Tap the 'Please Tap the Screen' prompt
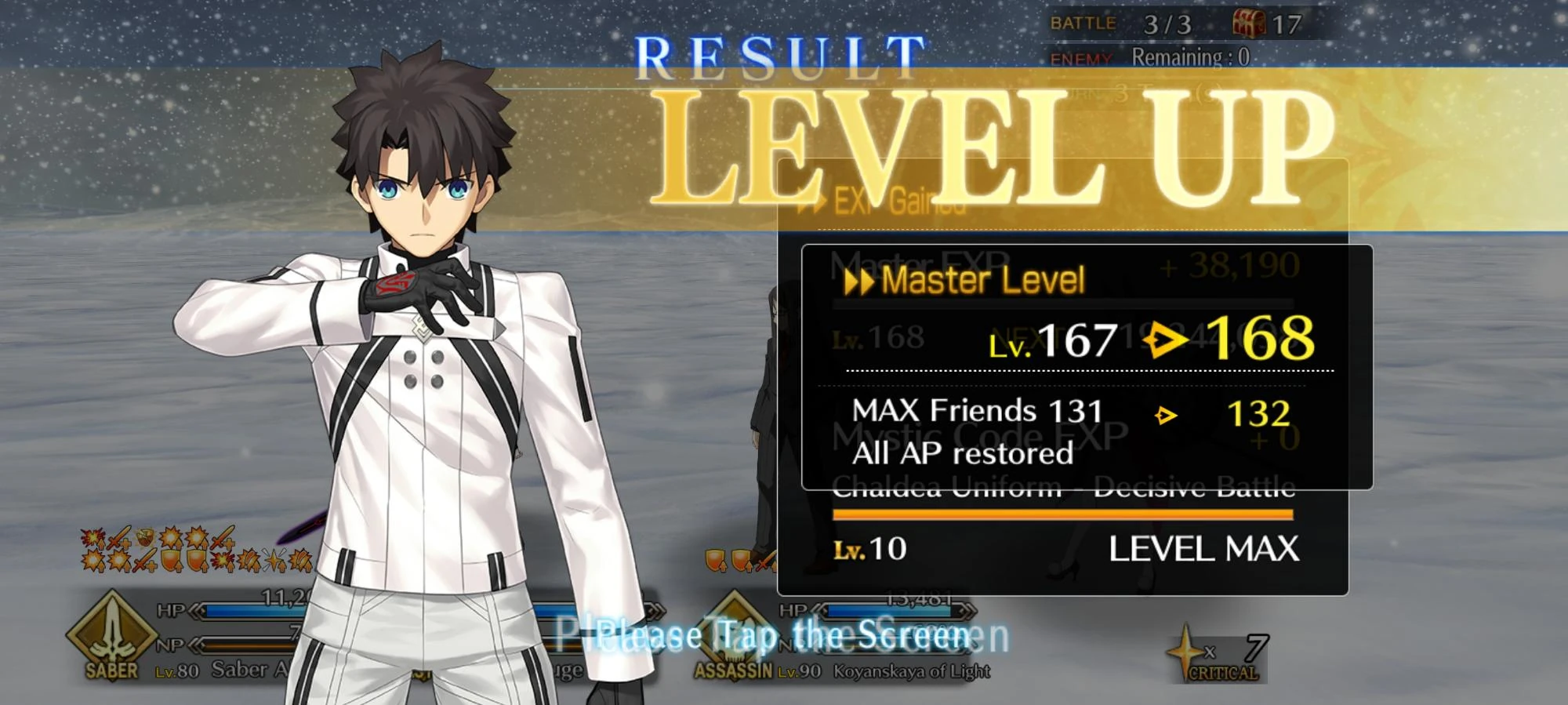This screenshot has height=705, width=1568. pyautogui.click(x=784, y=635)
